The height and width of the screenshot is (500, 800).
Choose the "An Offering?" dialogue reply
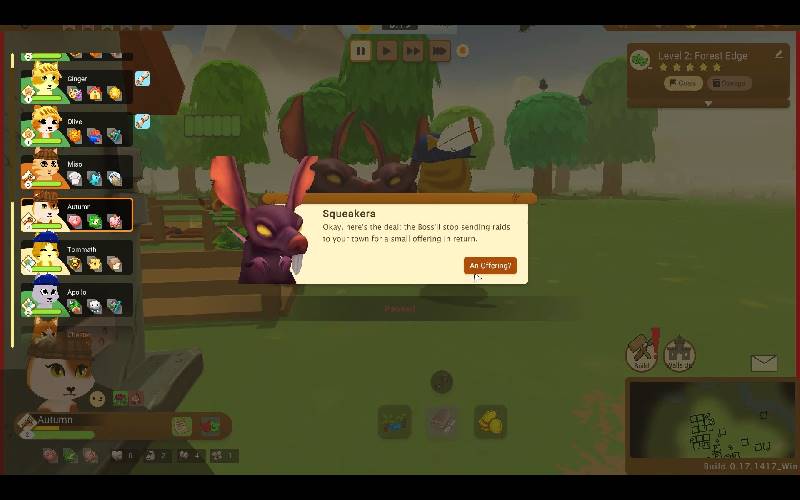pos(490,265)
